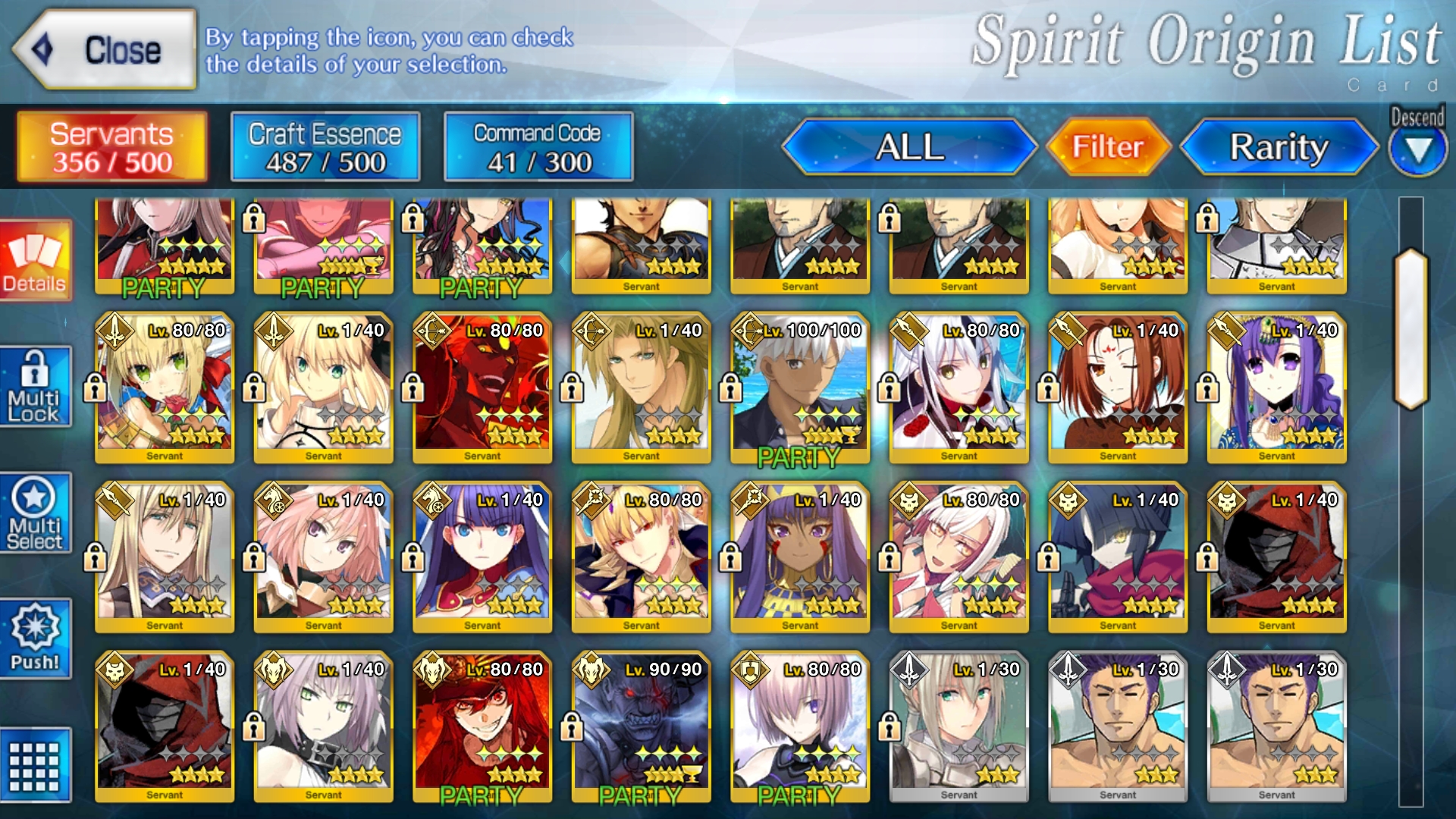Close the Spirit Origin List

[105, 50]
